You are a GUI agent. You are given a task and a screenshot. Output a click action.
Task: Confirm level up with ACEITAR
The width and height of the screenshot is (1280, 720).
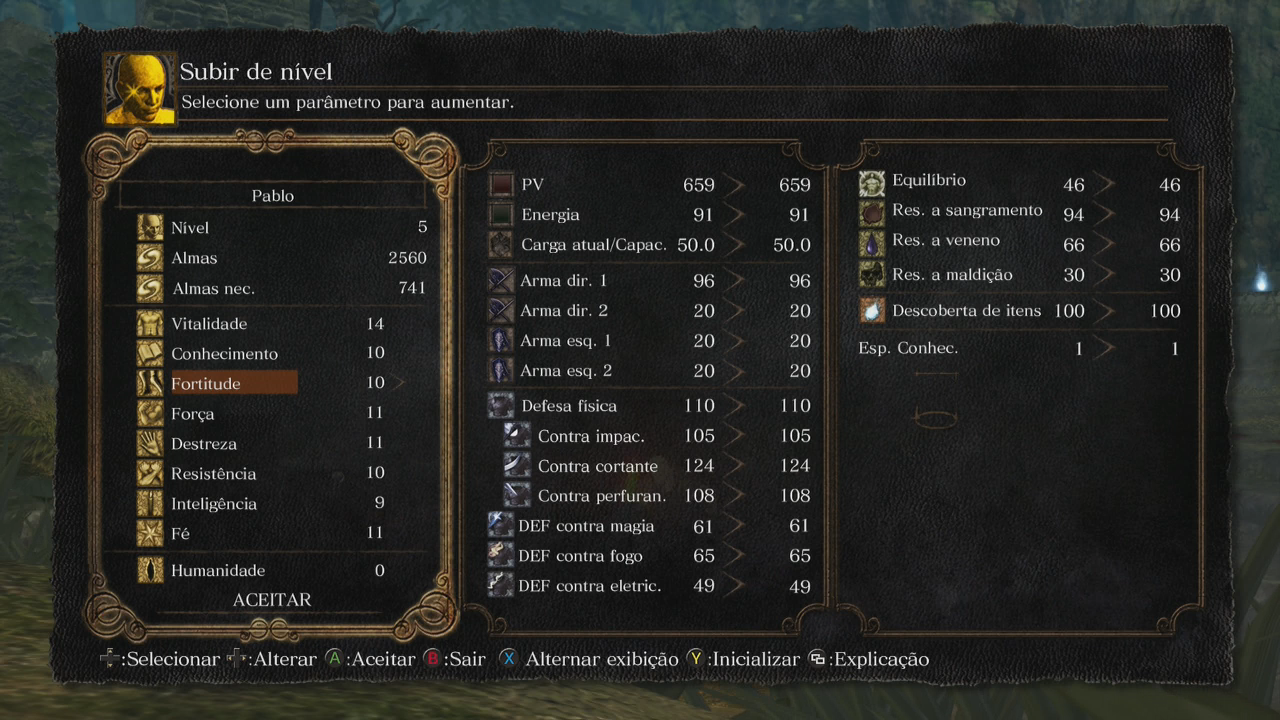point(272,600)
